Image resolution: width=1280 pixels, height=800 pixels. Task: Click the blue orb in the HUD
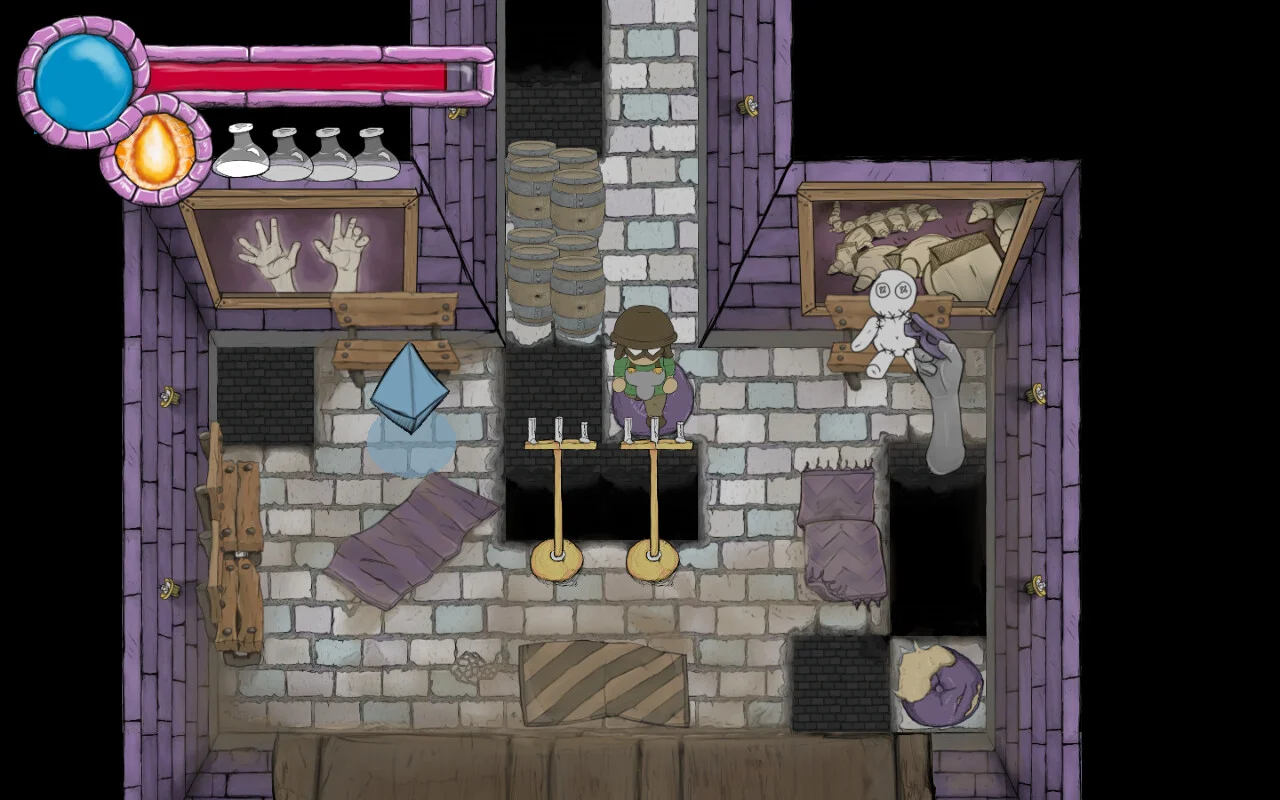tap(83, 80)
